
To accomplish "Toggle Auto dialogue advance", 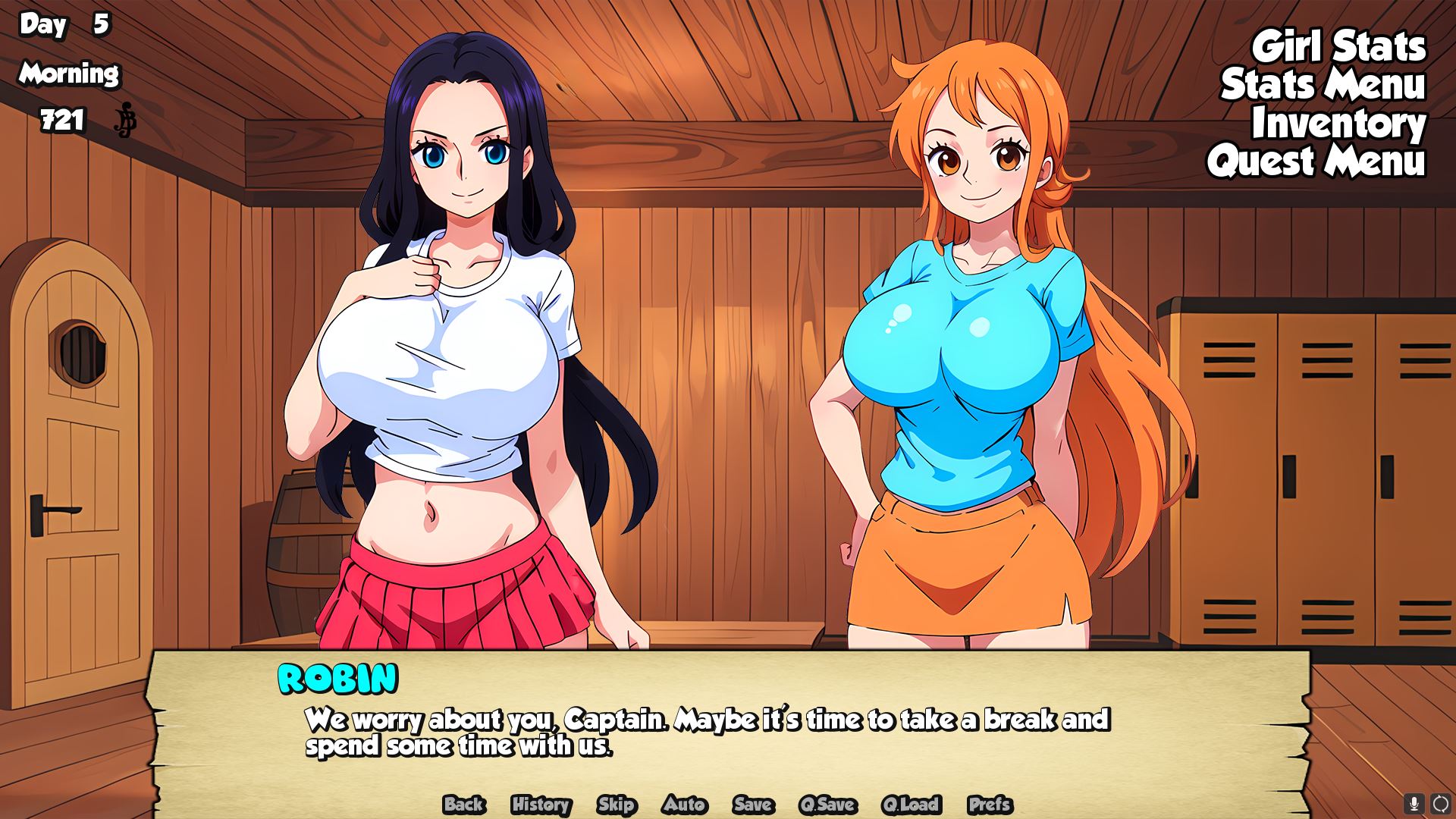I will click(x=684, y=805).
